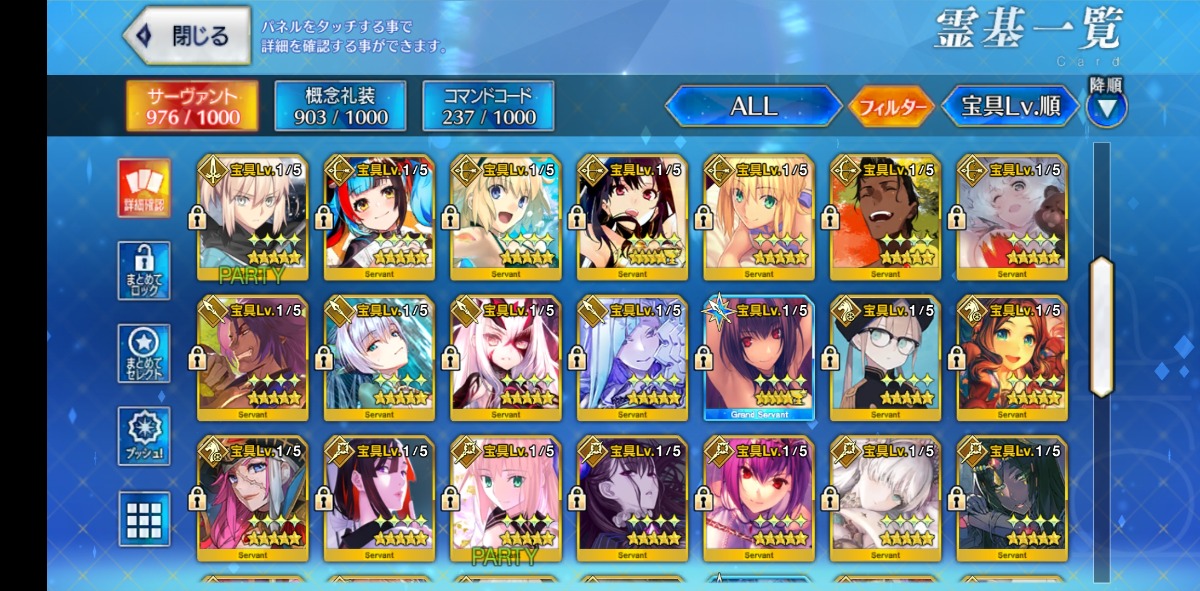Grab the list scrollbar handle

tap(1101, 327)
